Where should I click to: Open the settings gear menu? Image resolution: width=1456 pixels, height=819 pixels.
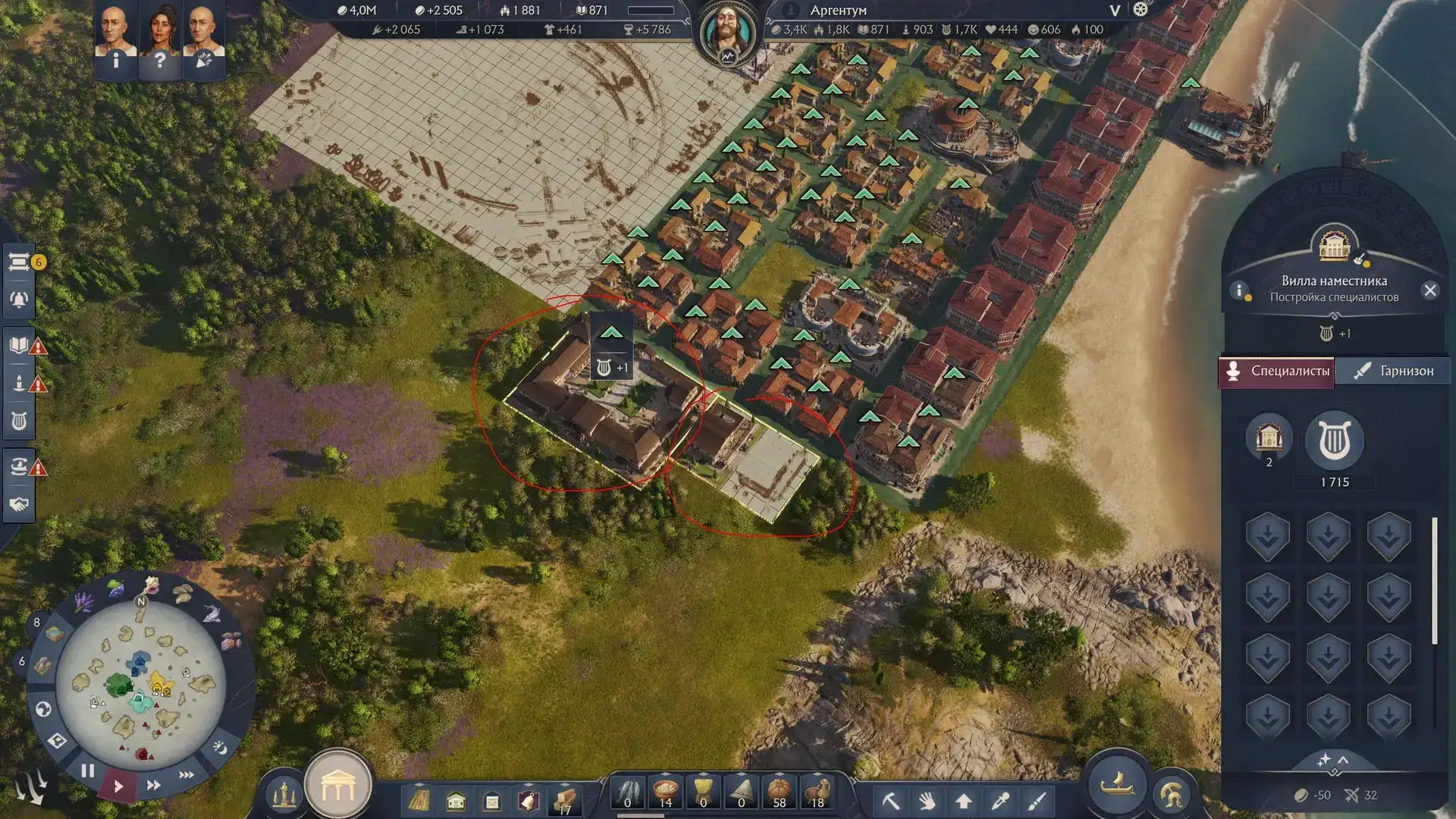tap(1140, 10)
